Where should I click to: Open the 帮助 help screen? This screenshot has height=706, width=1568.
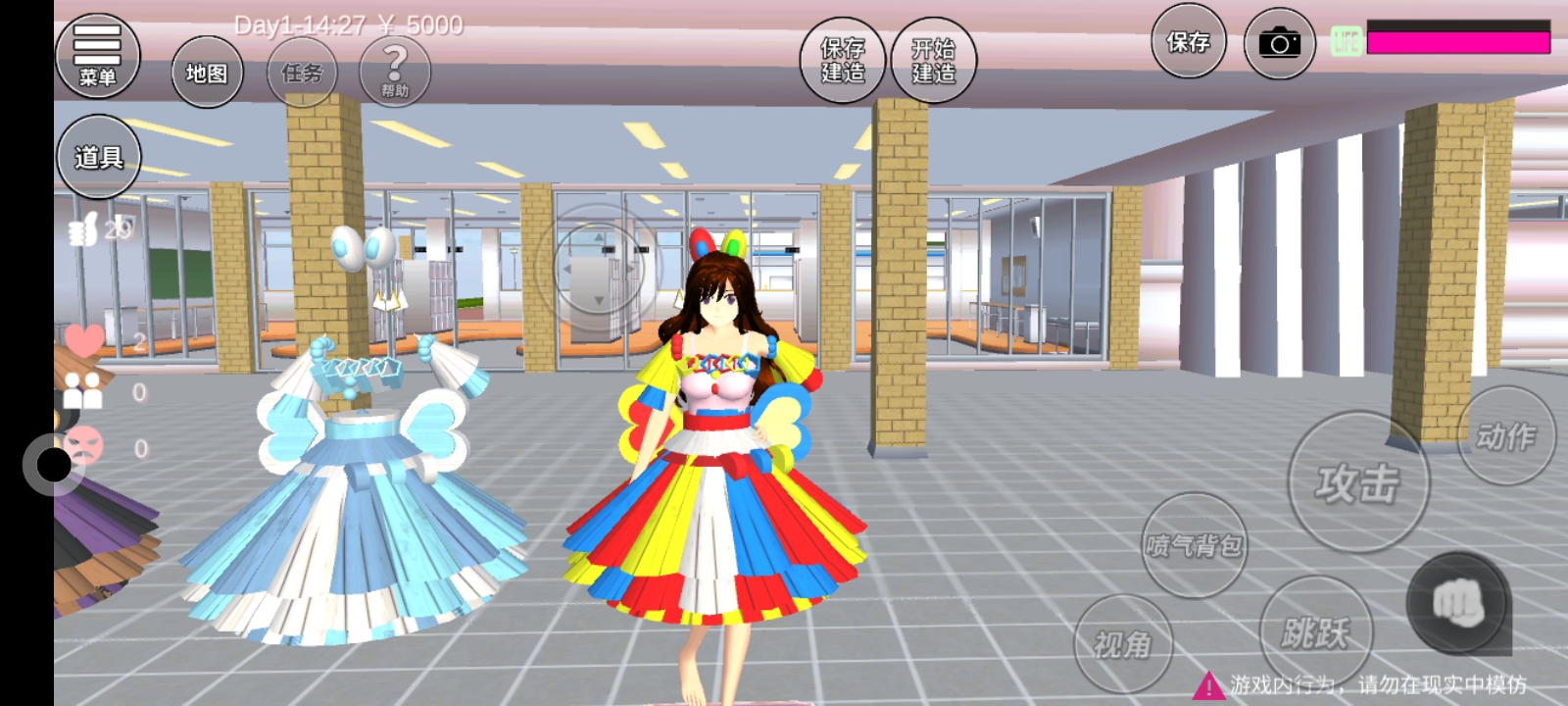tap(395, 73)
